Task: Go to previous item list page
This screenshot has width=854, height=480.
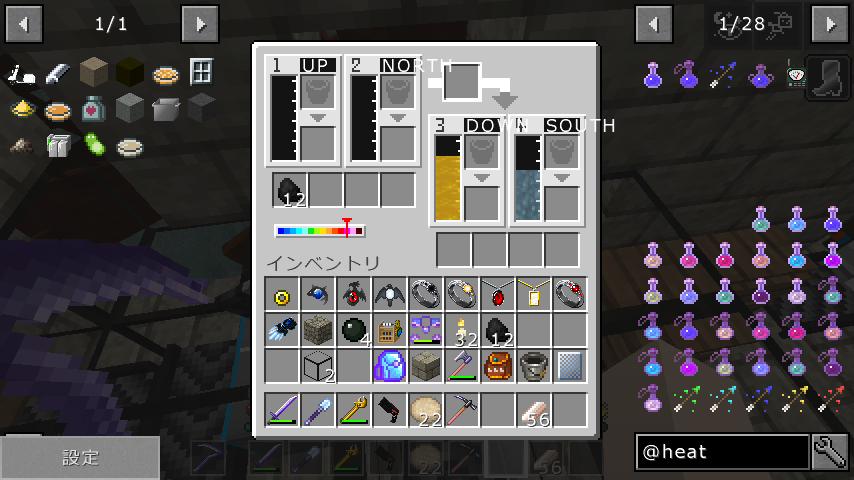Action: (654, 23)
